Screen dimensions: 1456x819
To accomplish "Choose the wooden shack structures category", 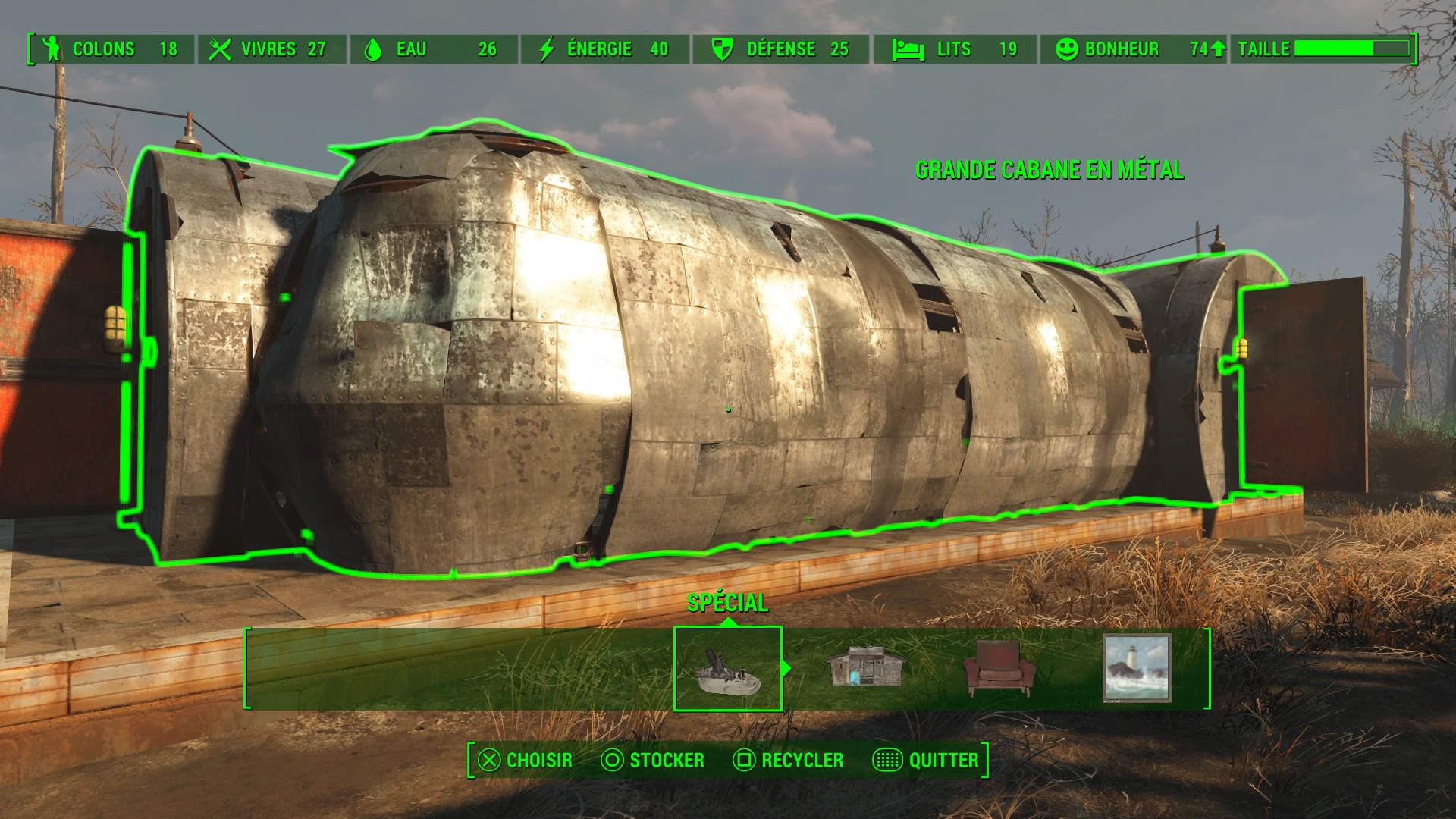I will [864, 667].
